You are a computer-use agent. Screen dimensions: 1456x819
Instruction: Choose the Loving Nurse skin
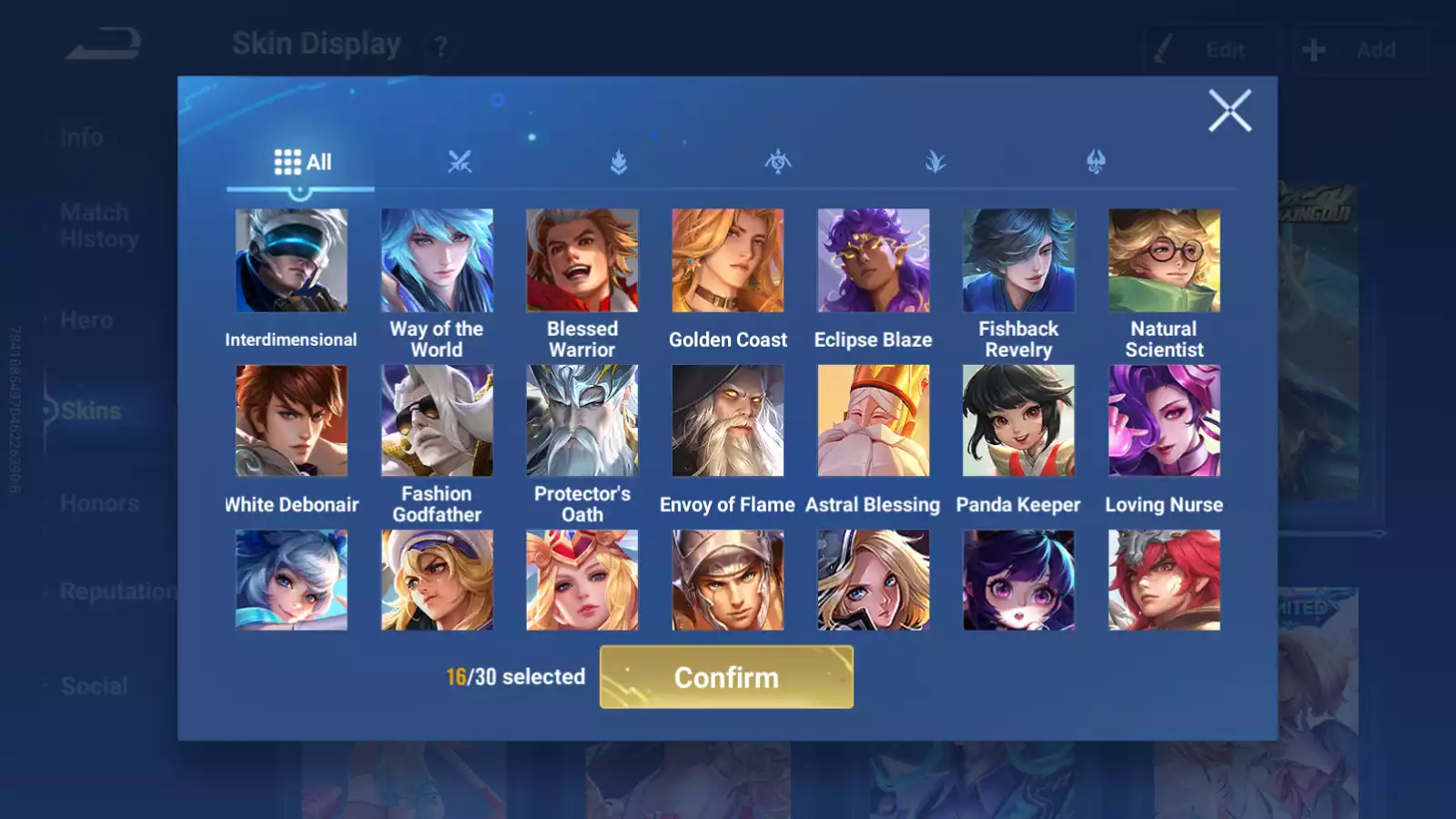(1164, 420)
